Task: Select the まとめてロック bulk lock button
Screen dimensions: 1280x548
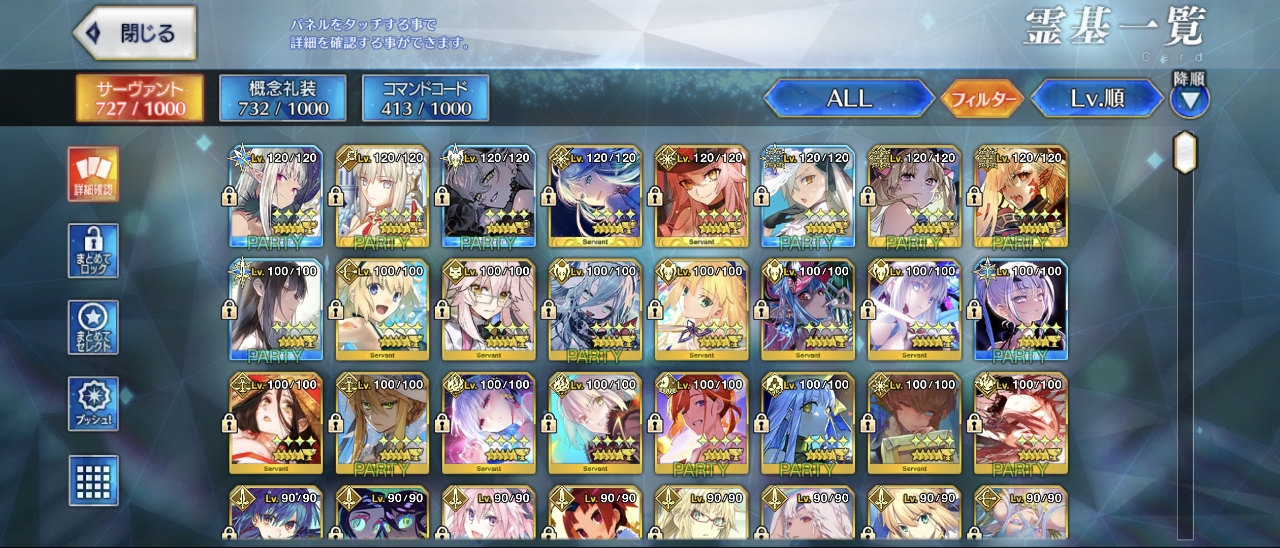Action: coord(93,250)
